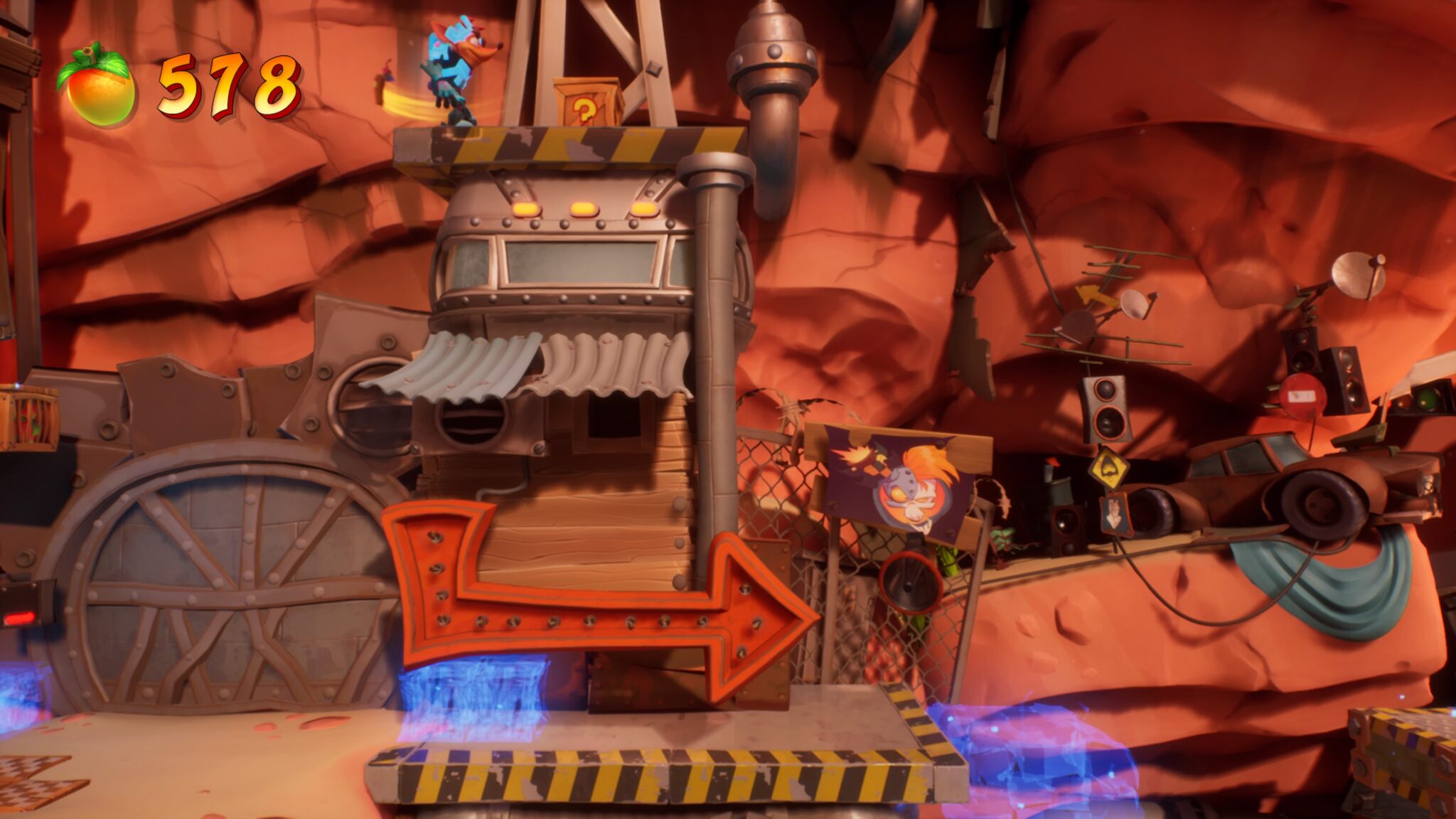The height and width of the screenshot is (819, 1456).
Task: Toggle the middle yellow light on the truck
Action: click(x=582, y=207)
